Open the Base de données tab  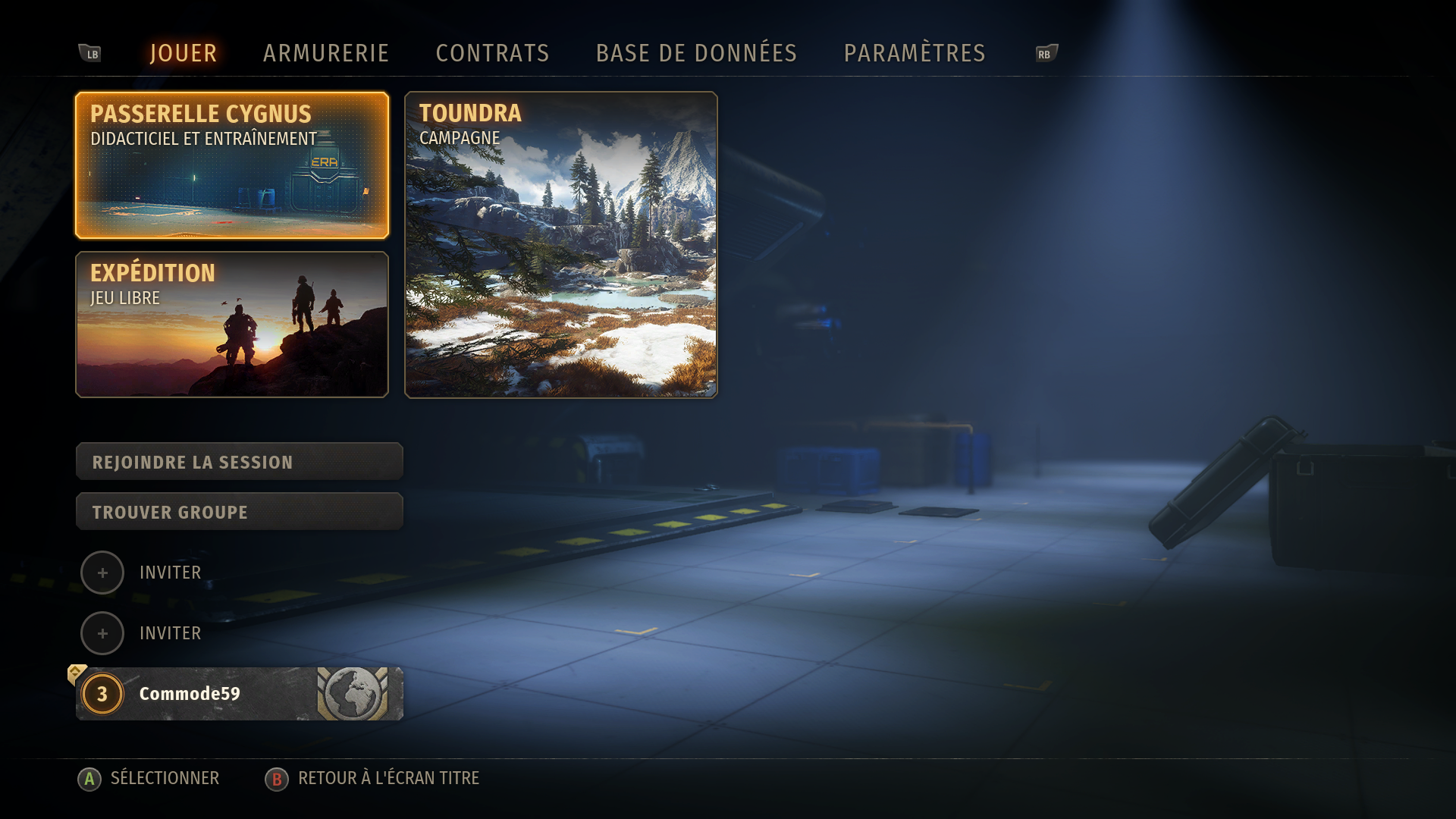pyautogui.click(x=696, y=53)
